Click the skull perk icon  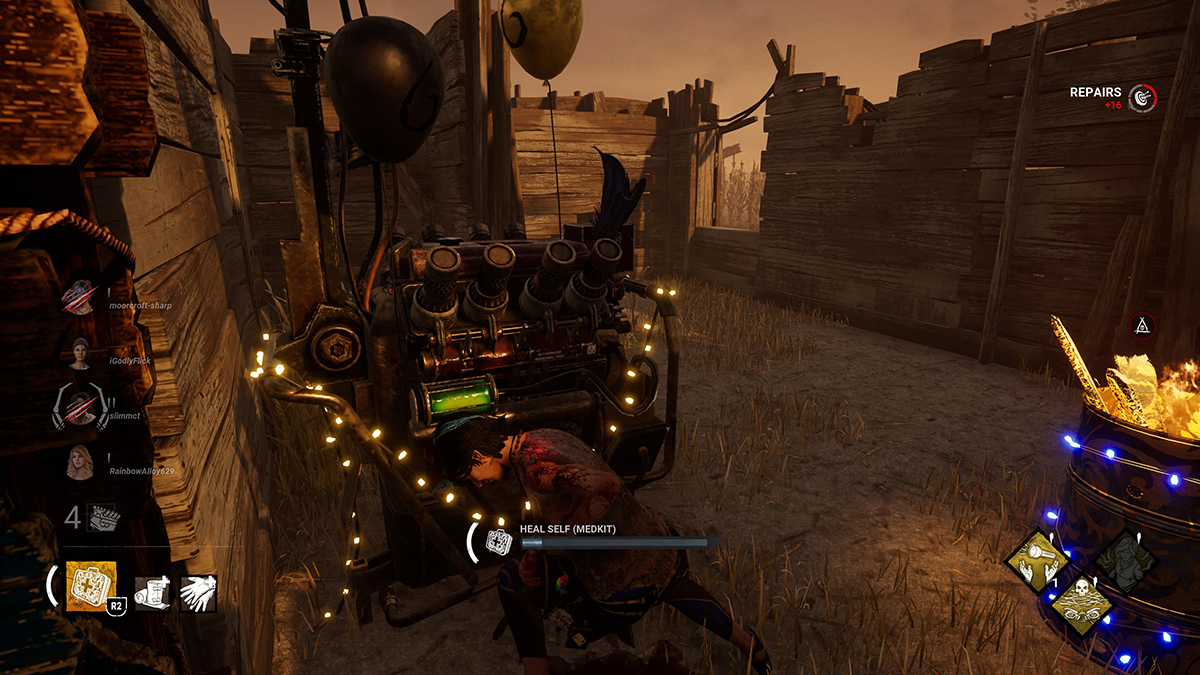point(1080,603)
